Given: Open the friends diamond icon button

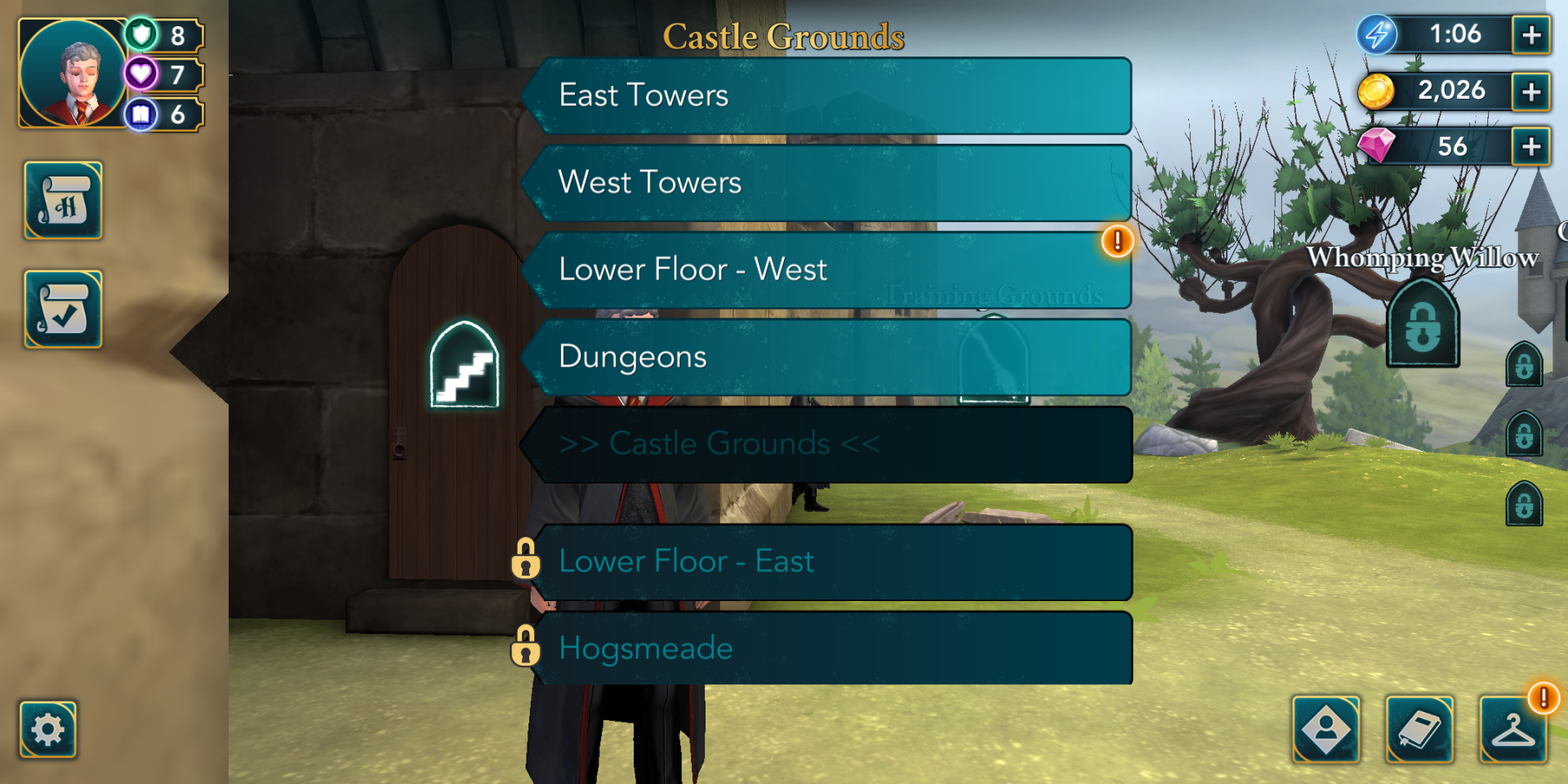Looking at the screenshot, I should [1326, 729].
